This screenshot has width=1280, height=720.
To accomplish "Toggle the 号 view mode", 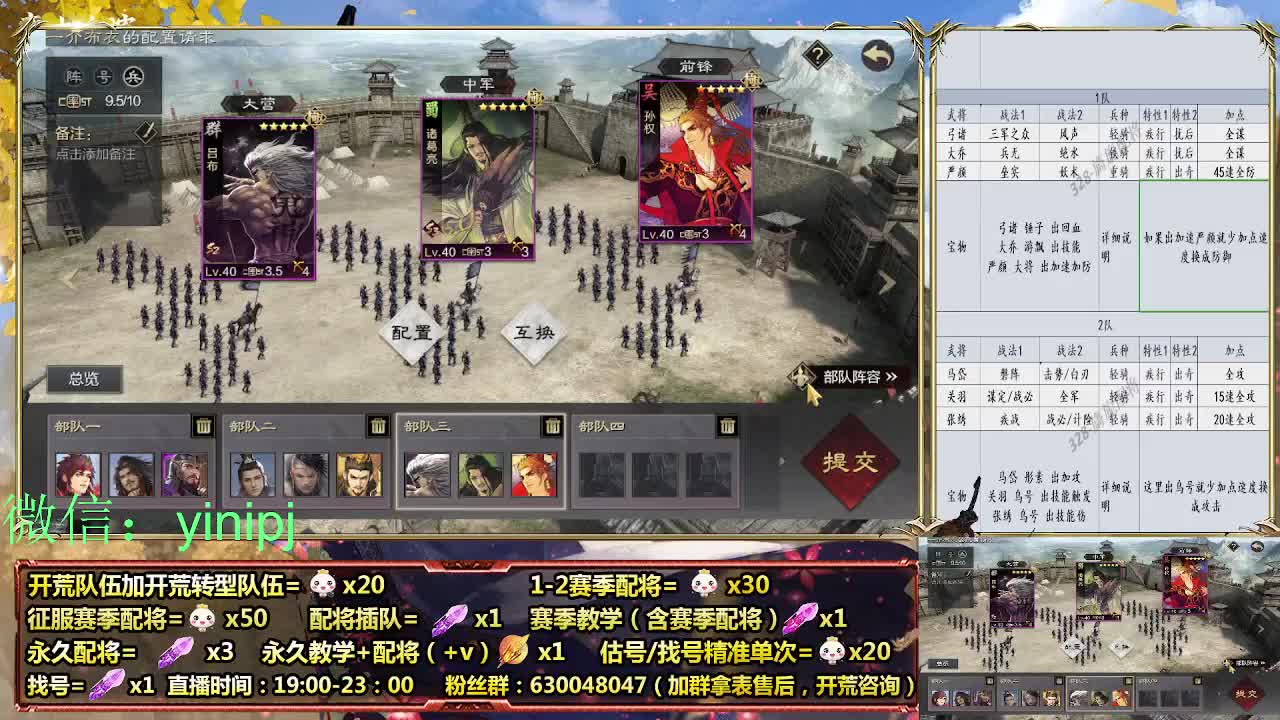I will click(103, 74).
